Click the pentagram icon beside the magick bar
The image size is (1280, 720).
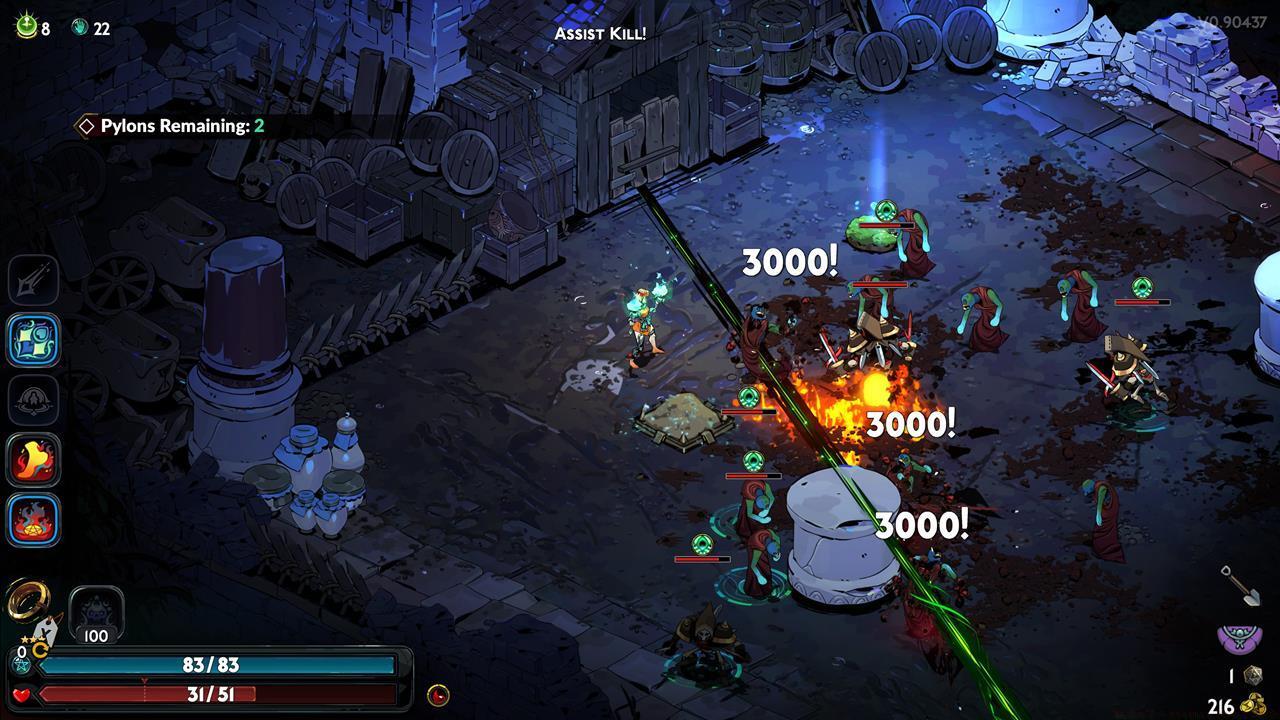pyautogui.click(x=22, y=665)
